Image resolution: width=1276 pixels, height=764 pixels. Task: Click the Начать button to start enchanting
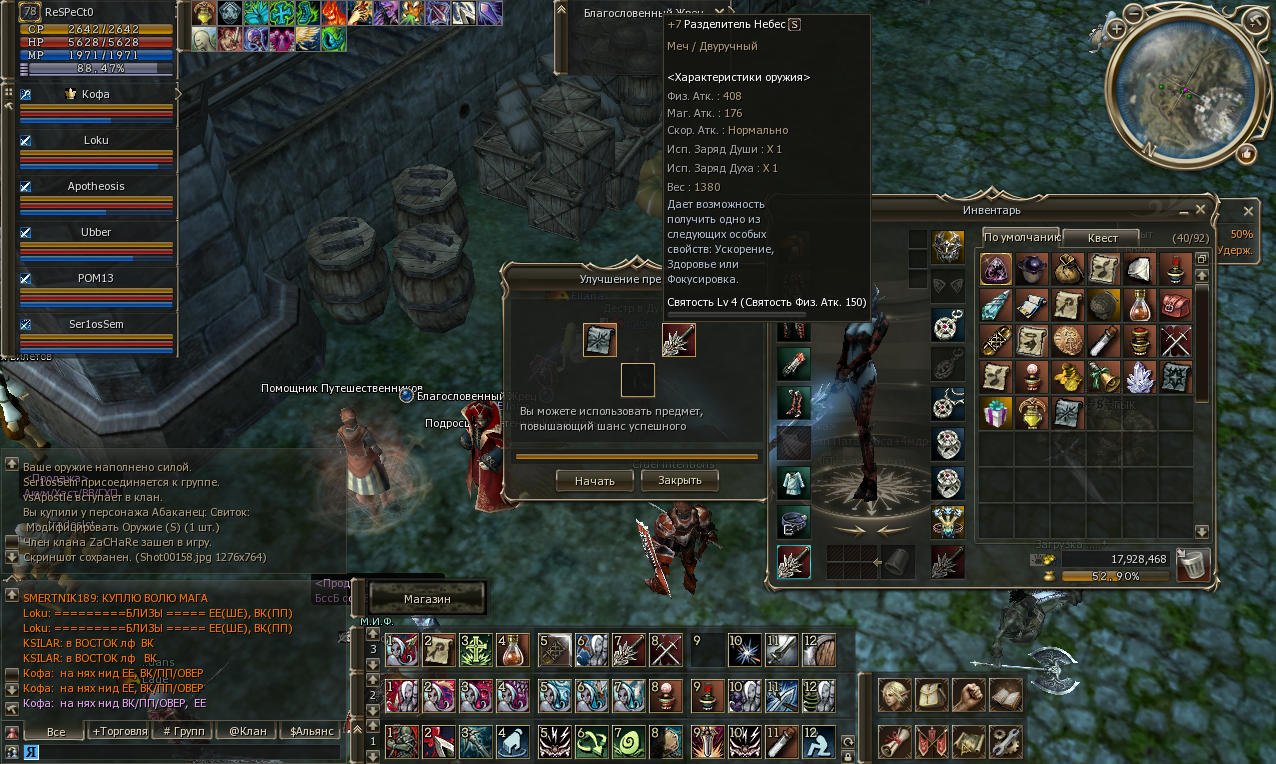595,480
